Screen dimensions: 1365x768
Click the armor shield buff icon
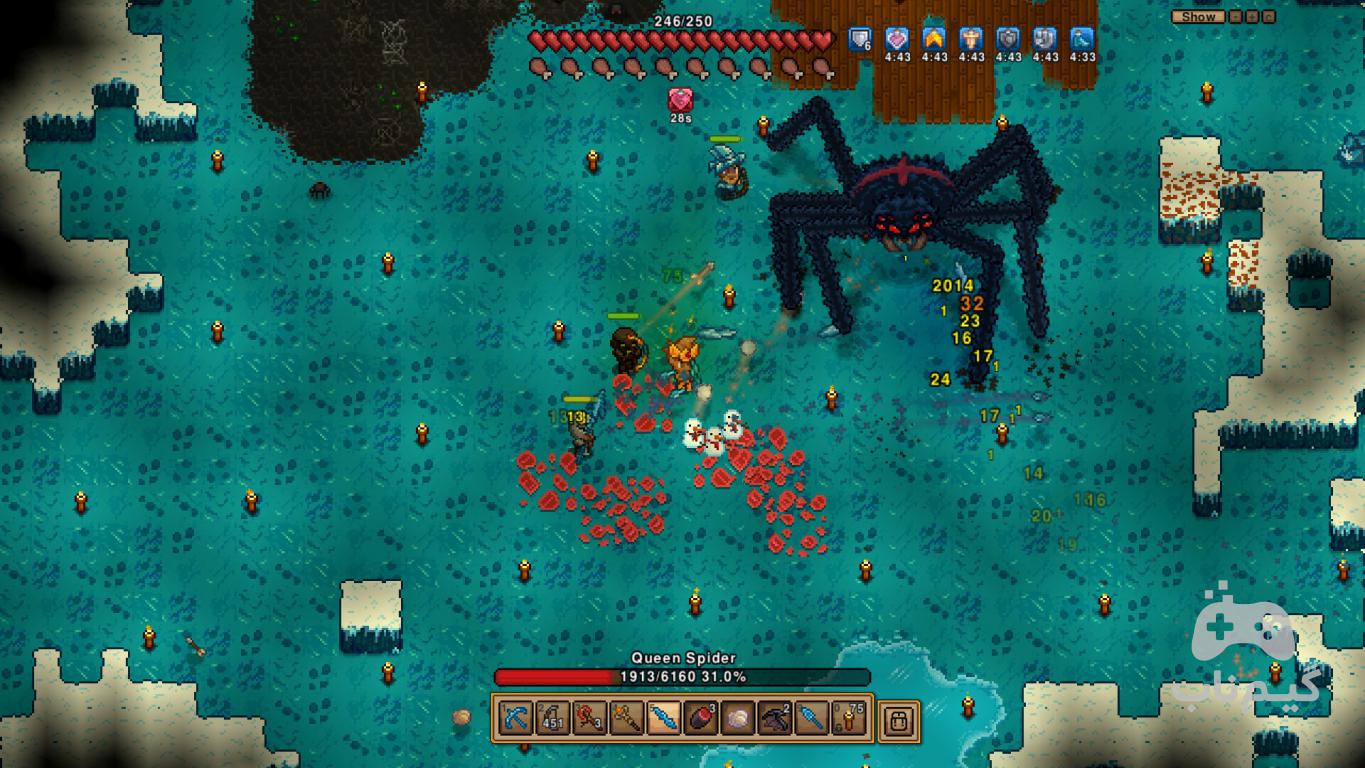click(x=860, y=39)
